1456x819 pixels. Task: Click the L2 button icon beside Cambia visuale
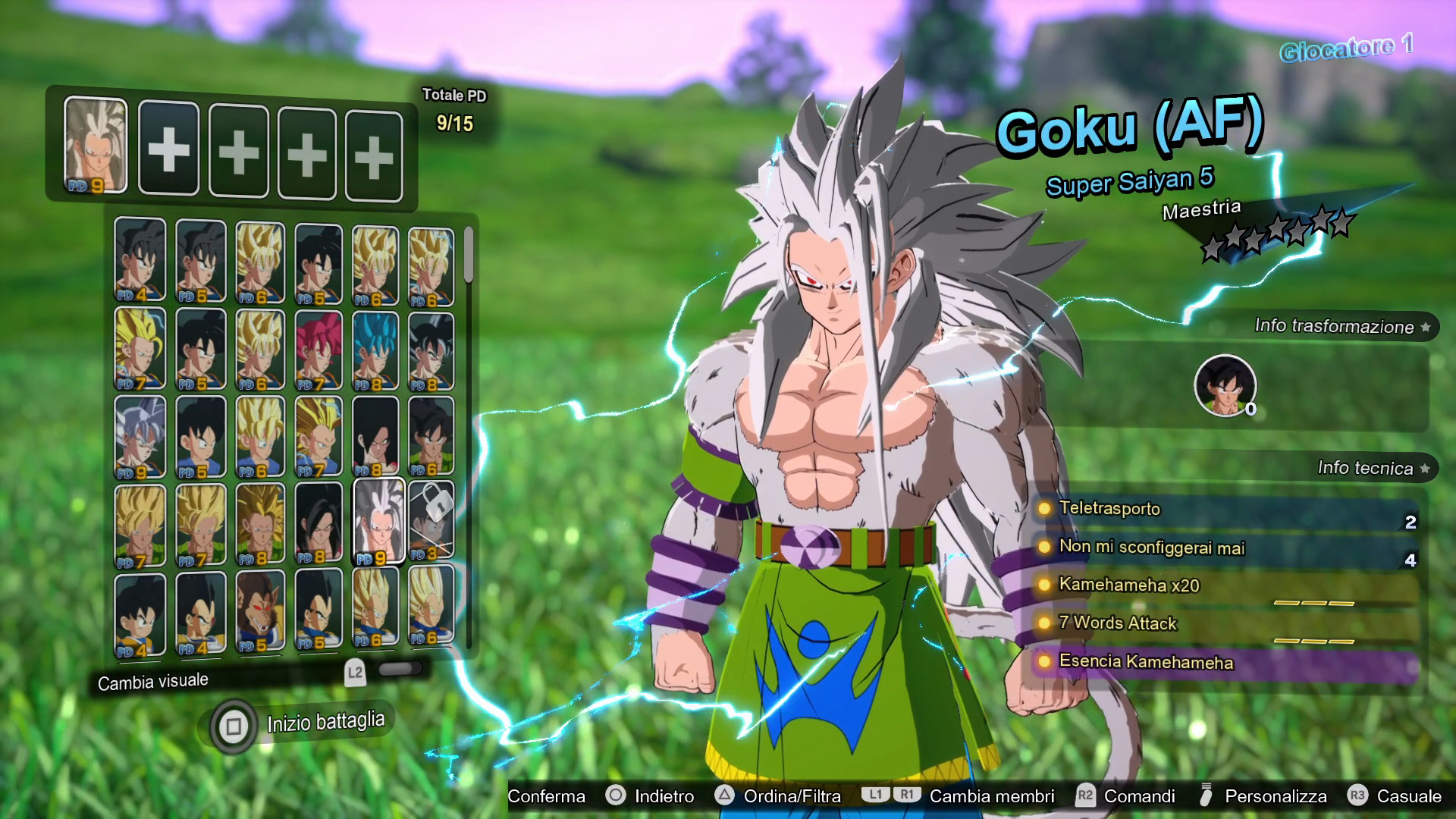(x=356, y=671)
